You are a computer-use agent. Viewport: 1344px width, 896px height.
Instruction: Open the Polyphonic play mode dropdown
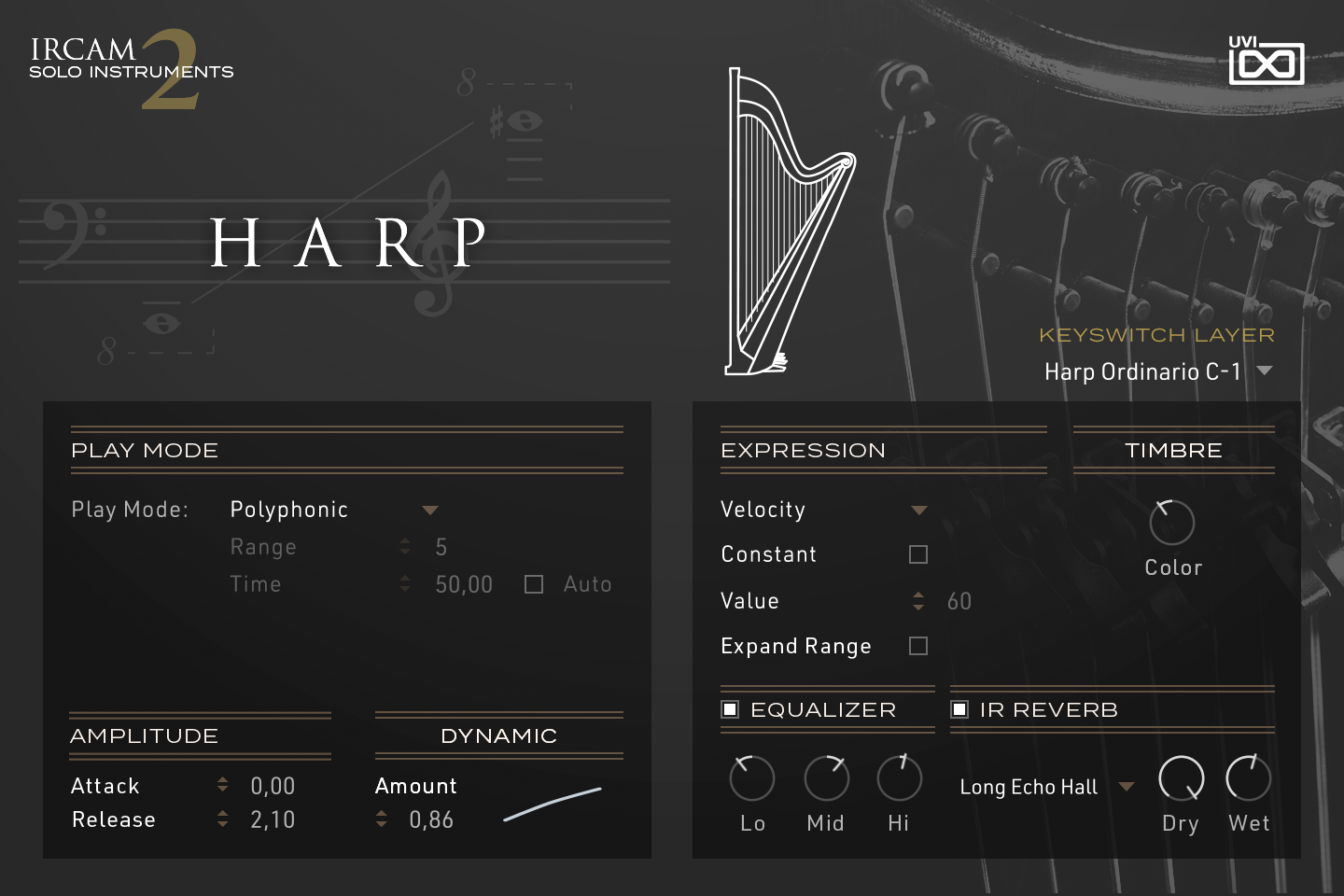[429, 510]
